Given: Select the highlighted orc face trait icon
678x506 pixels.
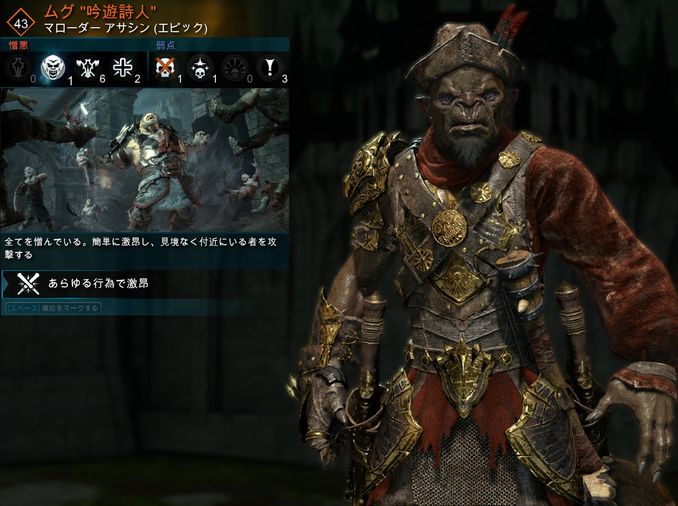Looking at the screenshot, I should 53,68.
